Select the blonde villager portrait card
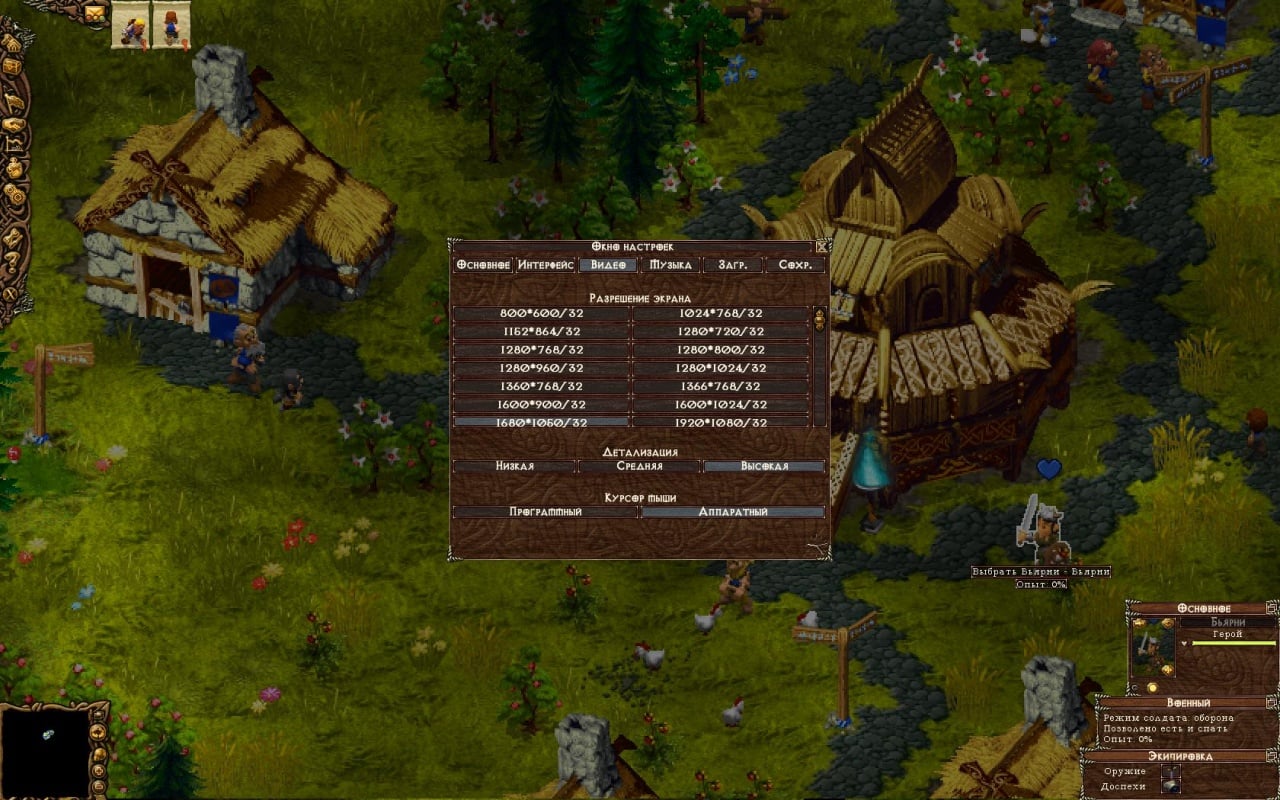Screen dimensions: 1280x800 coord(131,25)
